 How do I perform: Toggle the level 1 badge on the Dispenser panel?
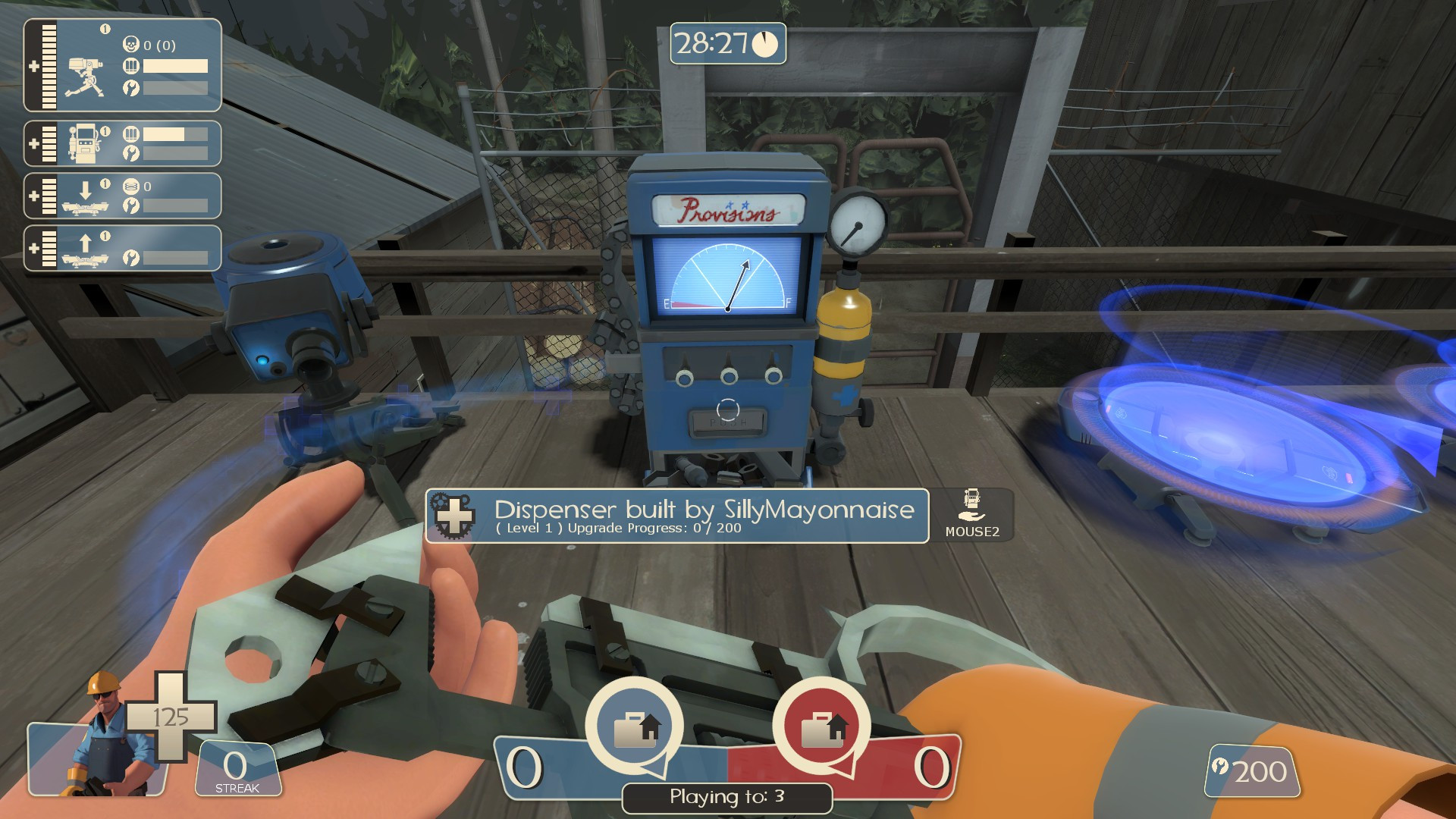(x=105, y=130)
